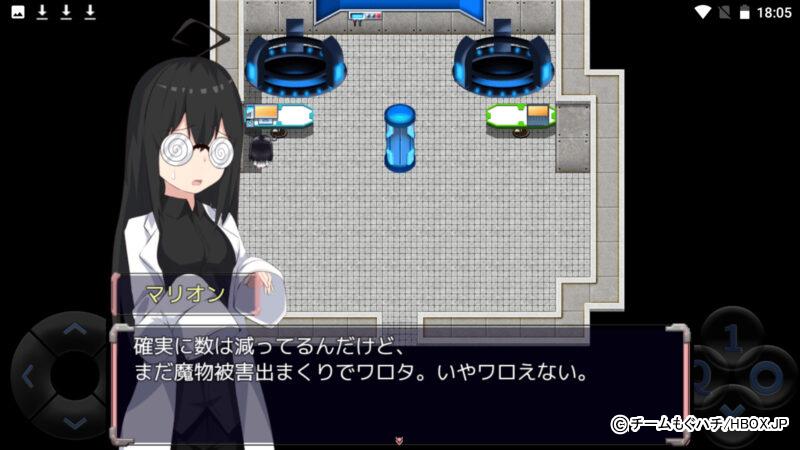Image resolution: width=800 pixels, height=450 pixels.
Task: Tap the circle virtual action button
Action: click(x=768, y=378)
